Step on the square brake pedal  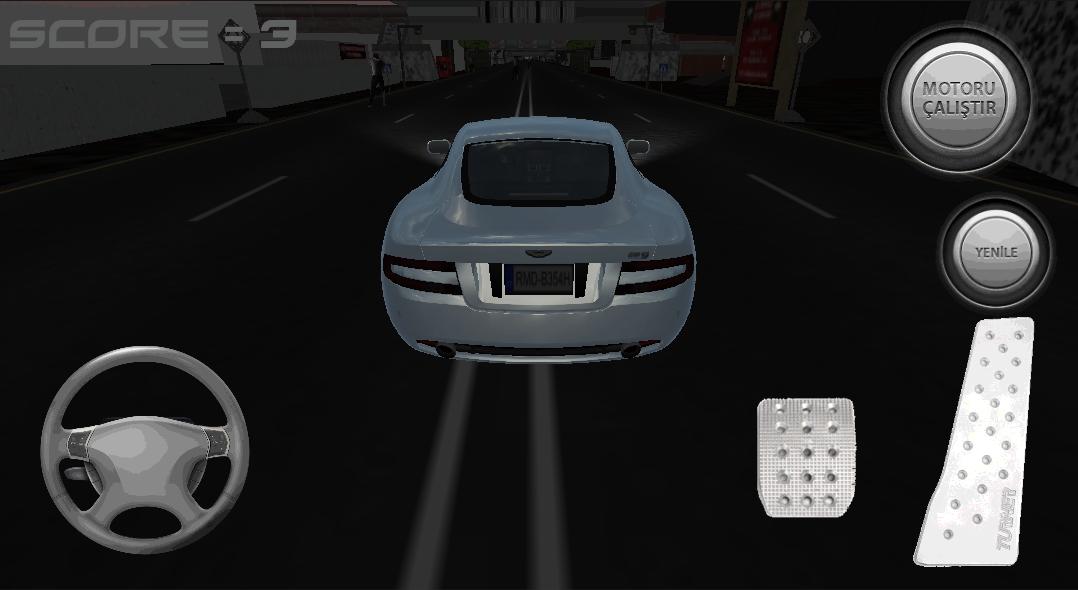tap(806, 456)
